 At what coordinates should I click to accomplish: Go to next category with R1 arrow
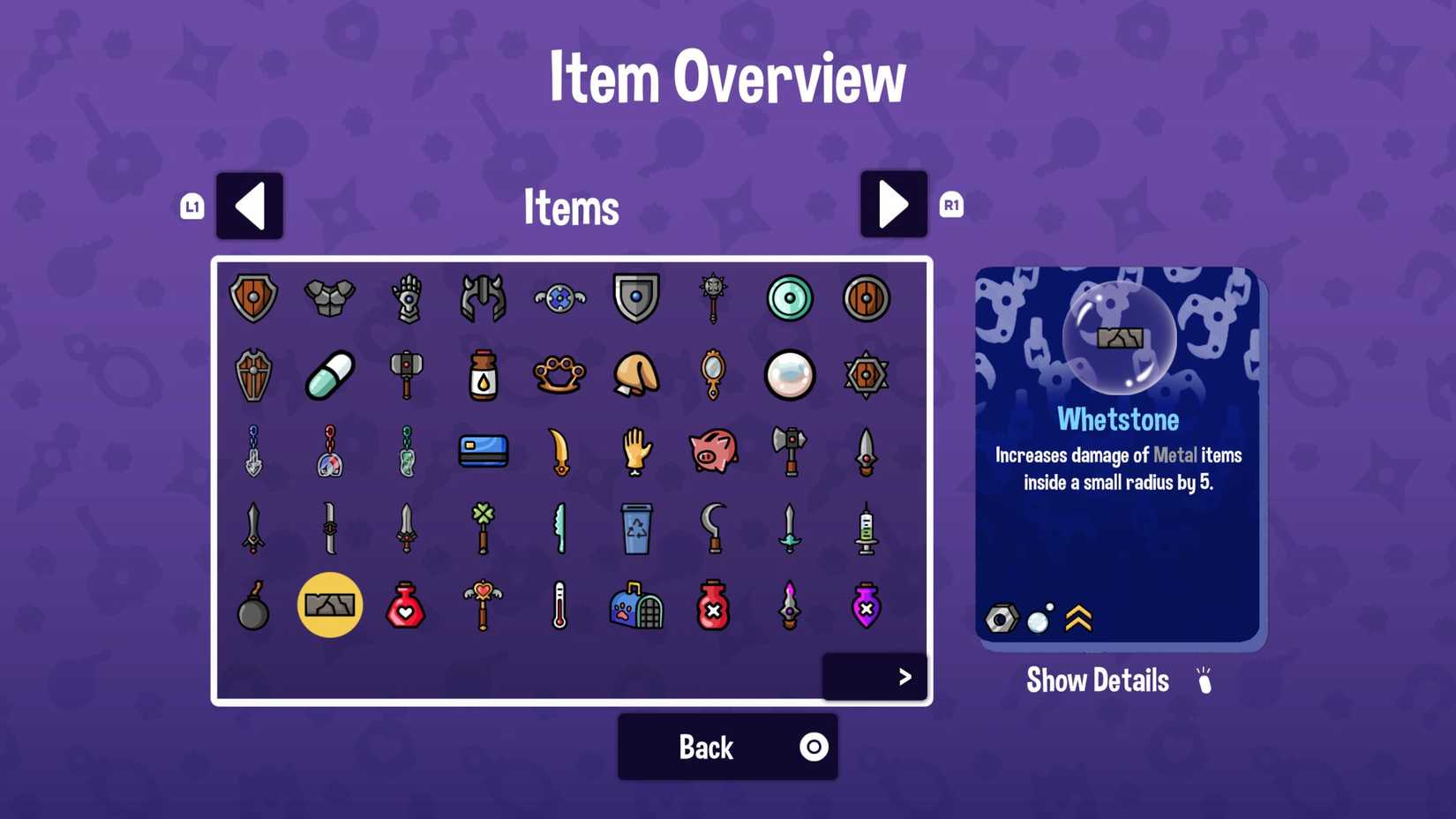tap(893, 205)
